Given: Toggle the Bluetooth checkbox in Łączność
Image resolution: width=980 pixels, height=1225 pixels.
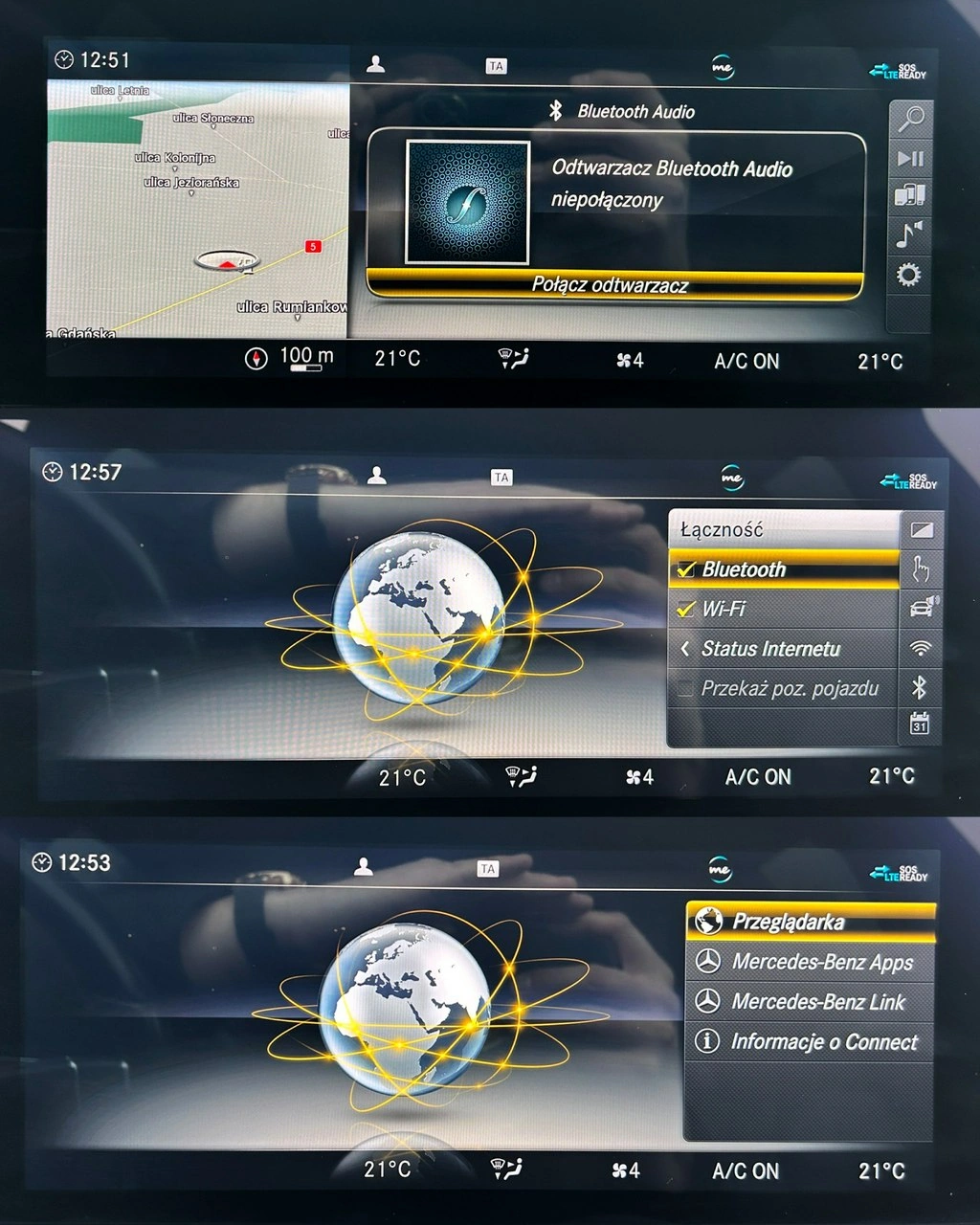Looking at the screenshot, I should 686,569.
